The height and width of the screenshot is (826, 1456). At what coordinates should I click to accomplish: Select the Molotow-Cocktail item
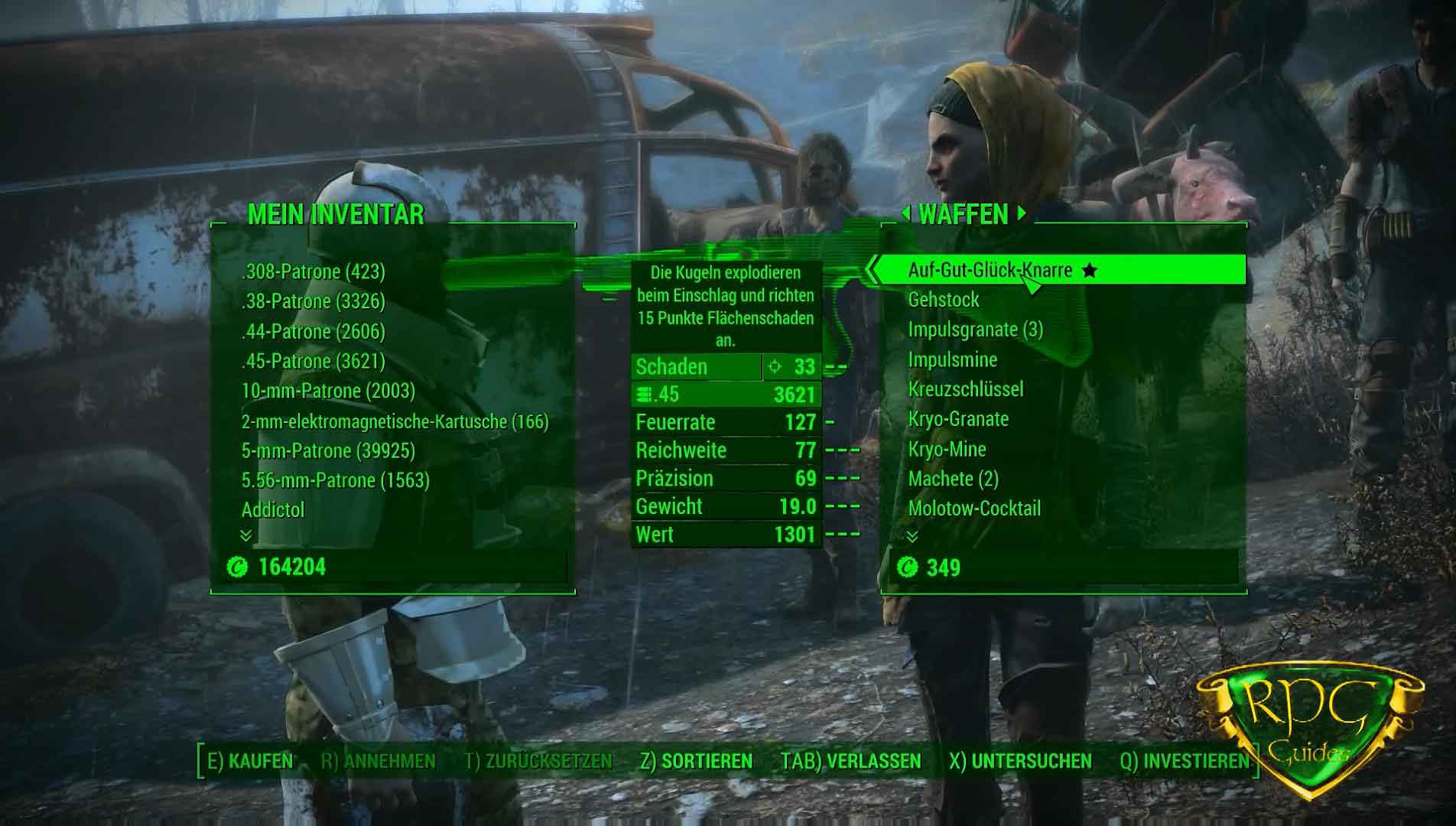[x=974, y=509]
